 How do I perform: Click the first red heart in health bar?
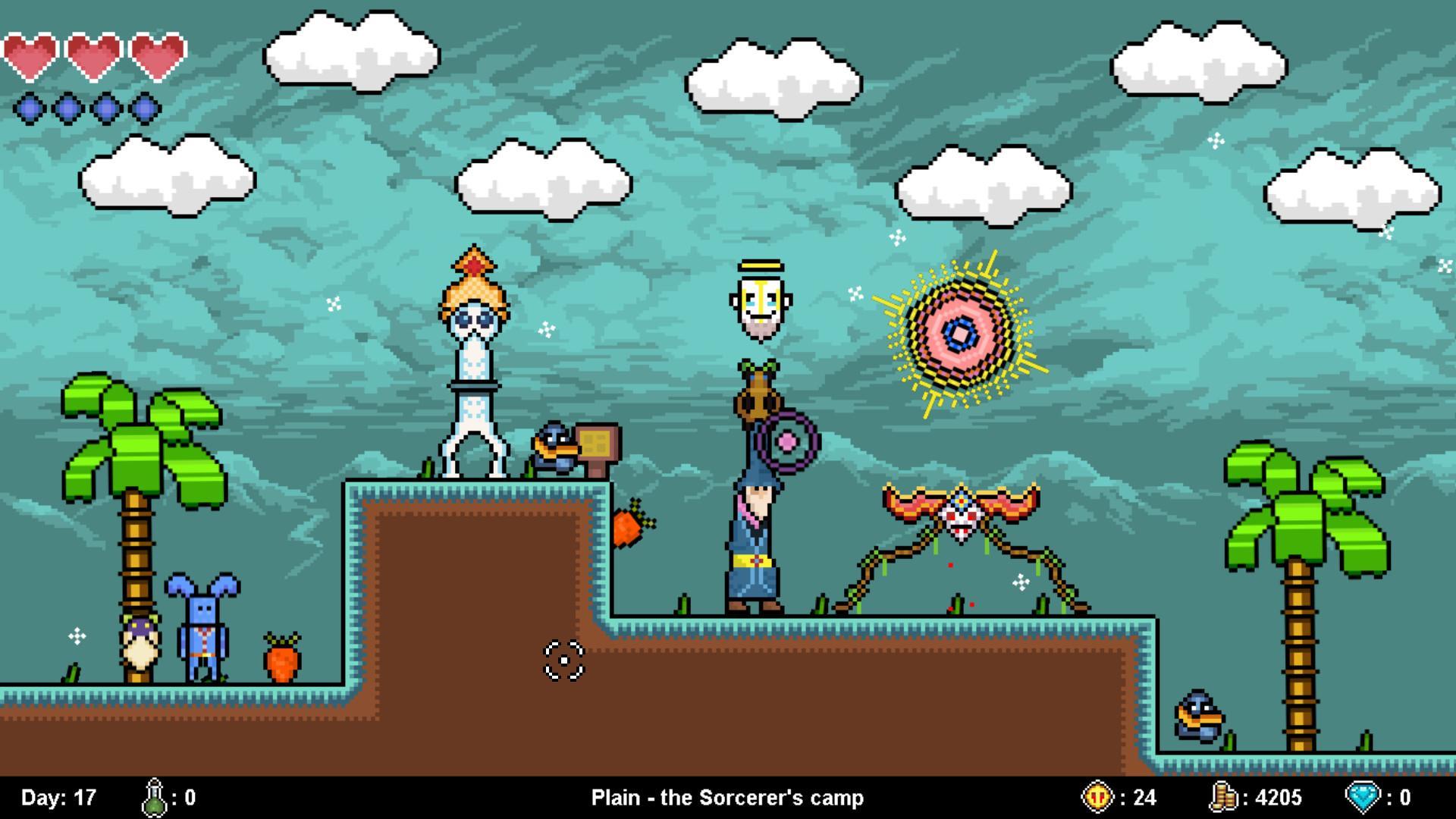click(32, 55)
